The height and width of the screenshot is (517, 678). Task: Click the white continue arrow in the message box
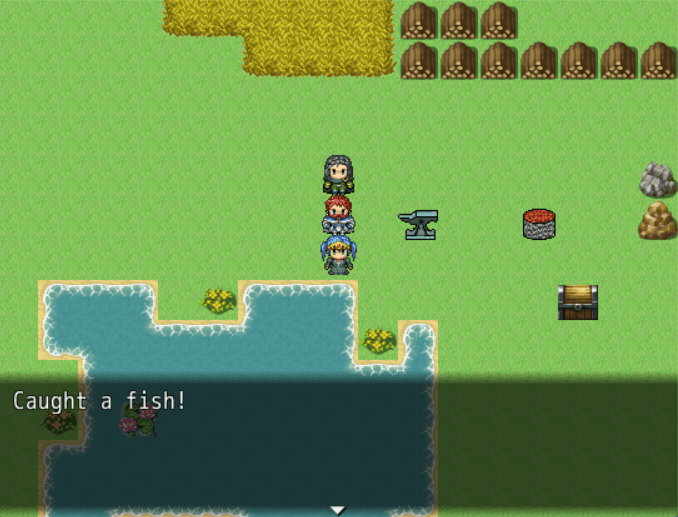(x=338, y=510)
